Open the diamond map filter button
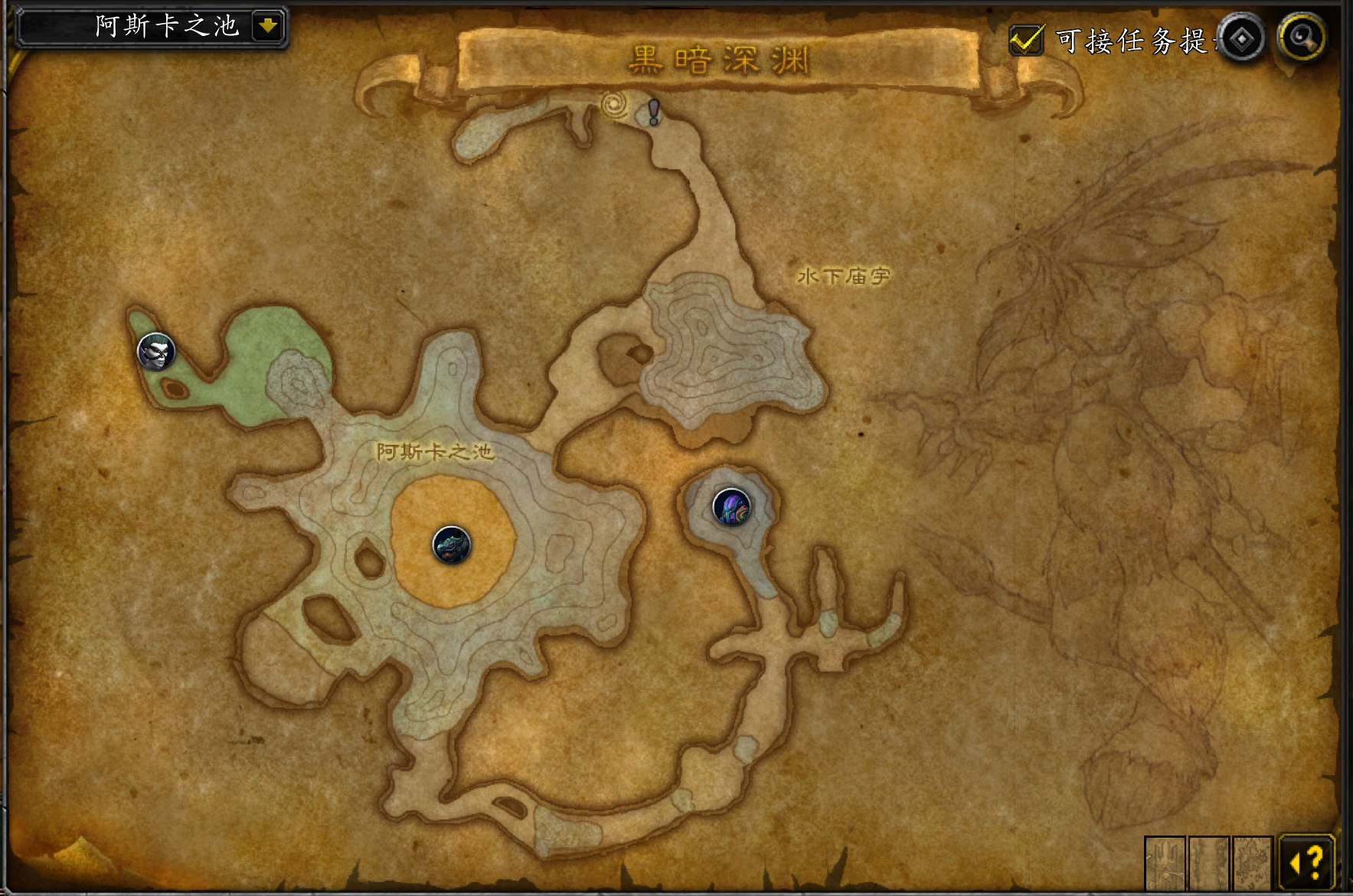The image size is (1353, 896). coord(1241,38)
